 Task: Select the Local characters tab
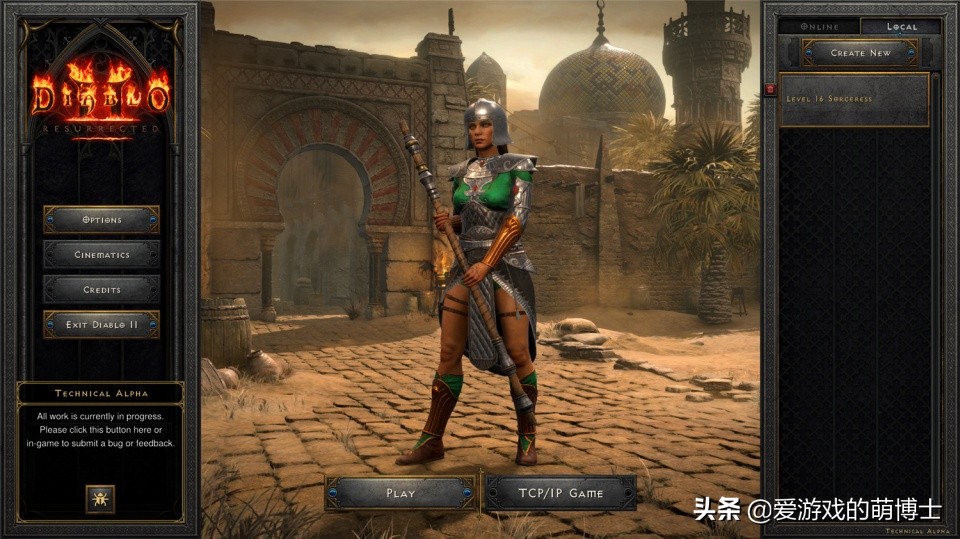pos(901,27)
